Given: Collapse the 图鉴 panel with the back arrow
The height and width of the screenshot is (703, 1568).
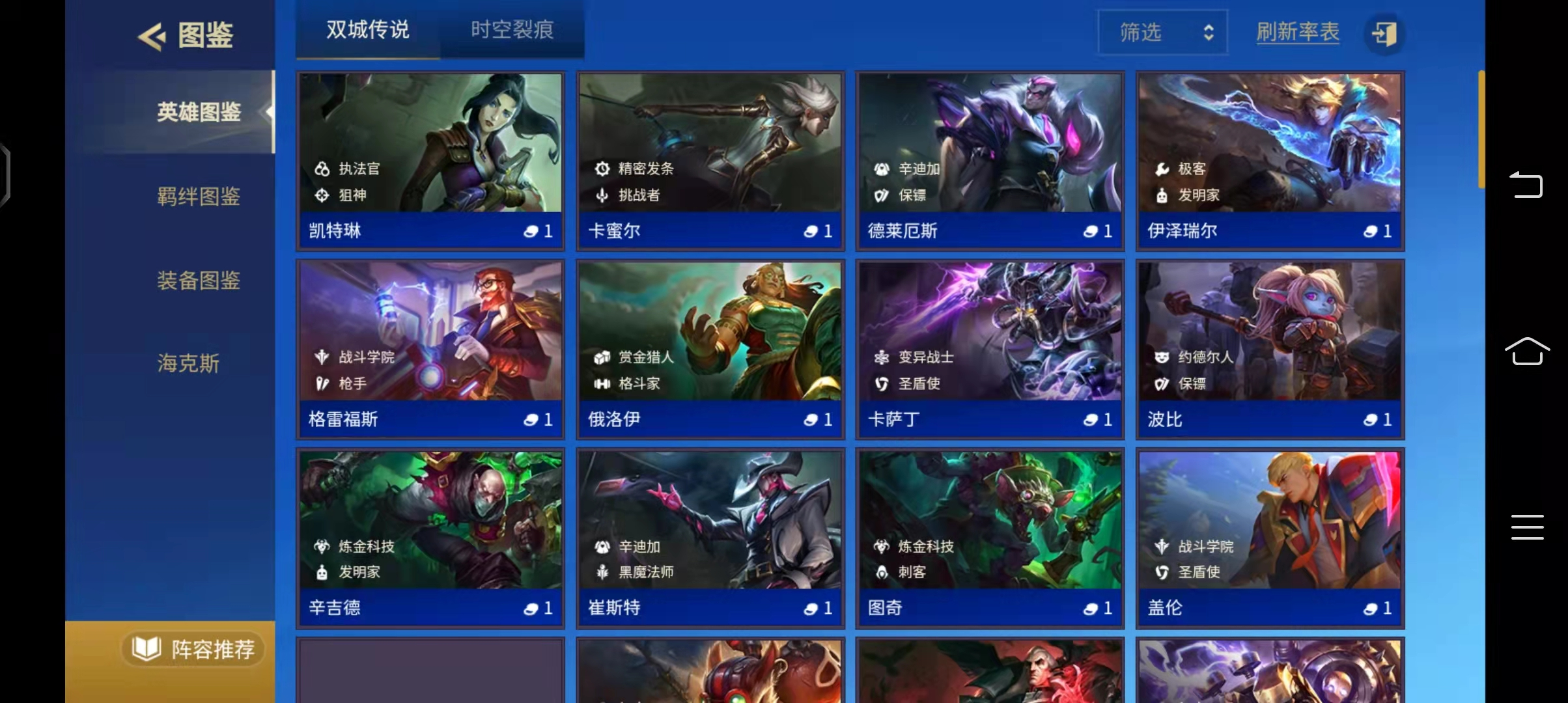Looking at the screenshot, I should (150, 34).
